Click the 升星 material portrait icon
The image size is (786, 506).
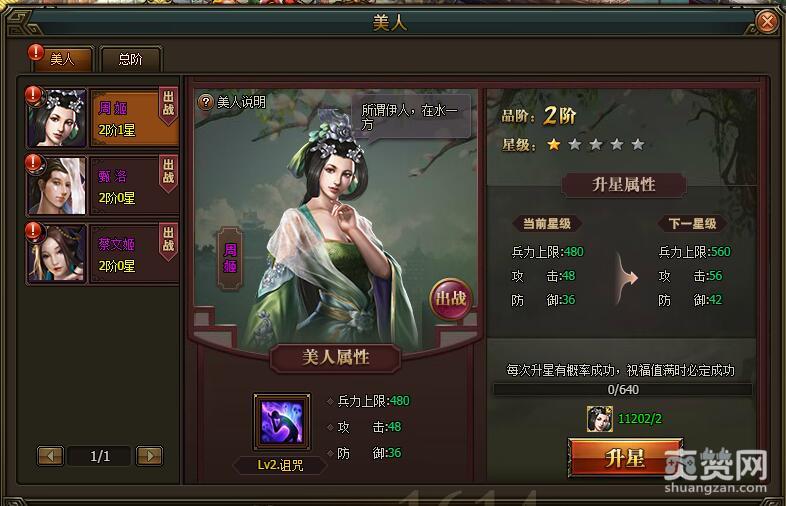pyautogui.click(x=600, y=419)
